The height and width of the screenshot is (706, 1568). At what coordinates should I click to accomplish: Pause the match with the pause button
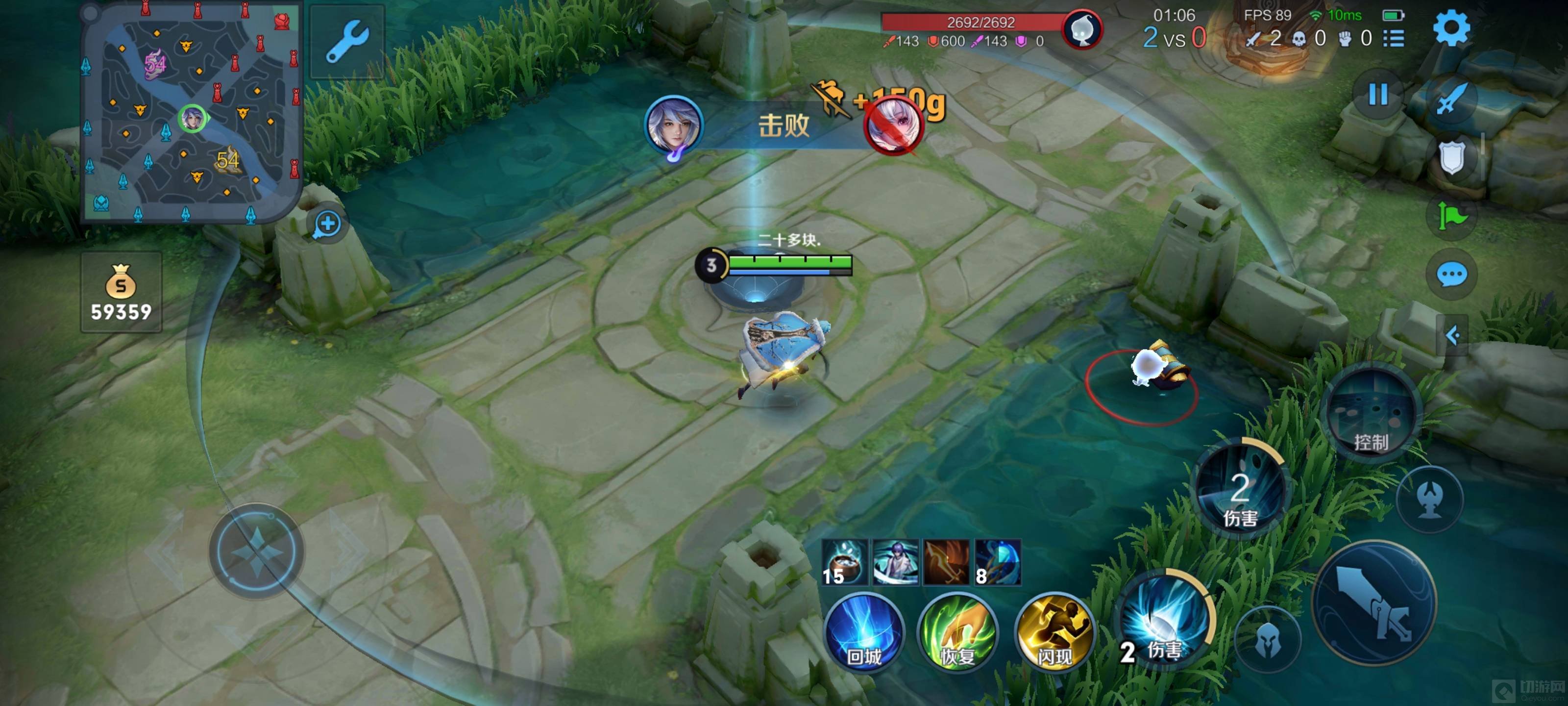click(x=1377, y=95)
